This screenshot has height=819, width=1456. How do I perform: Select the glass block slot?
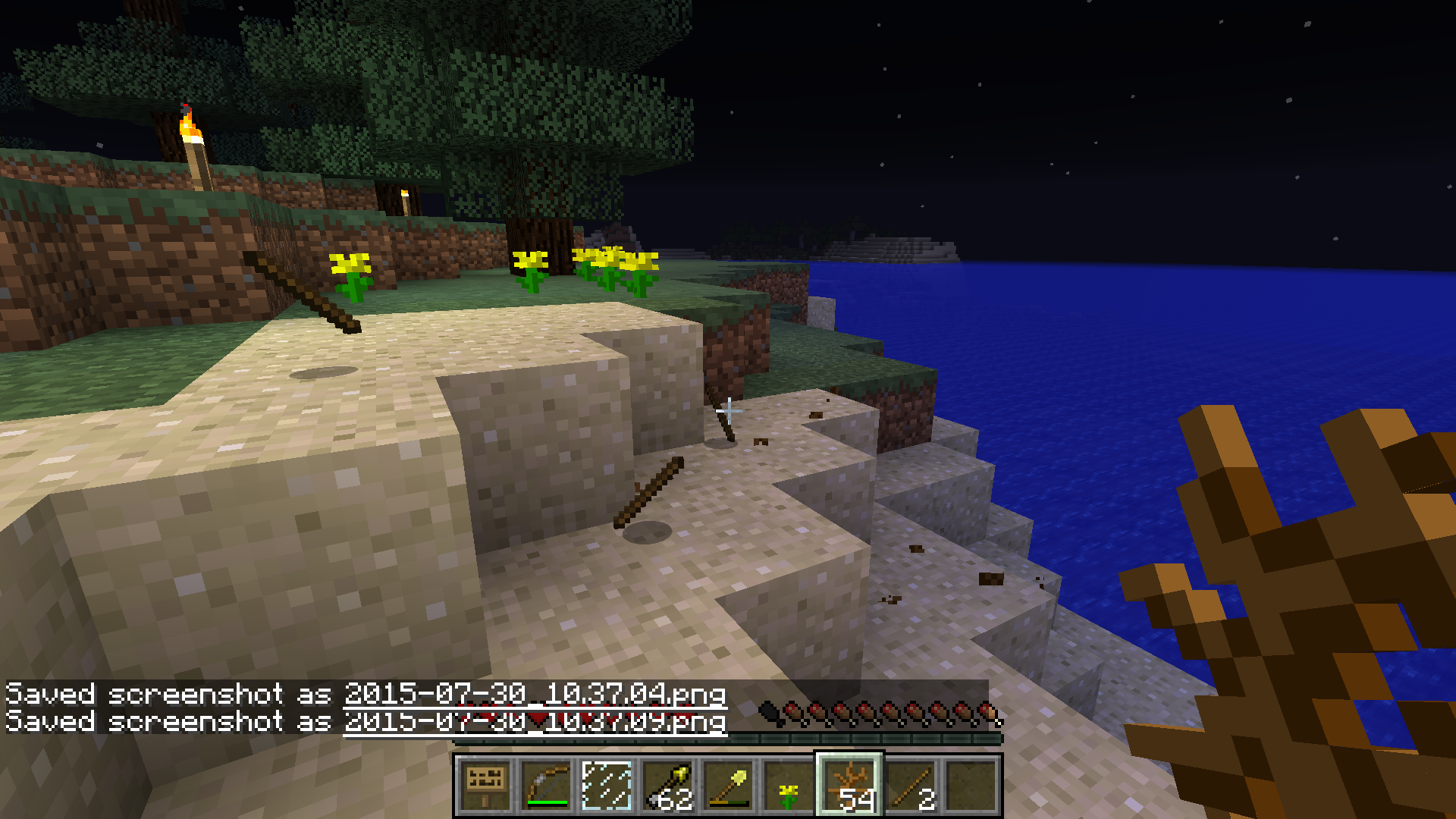point(607,786)
